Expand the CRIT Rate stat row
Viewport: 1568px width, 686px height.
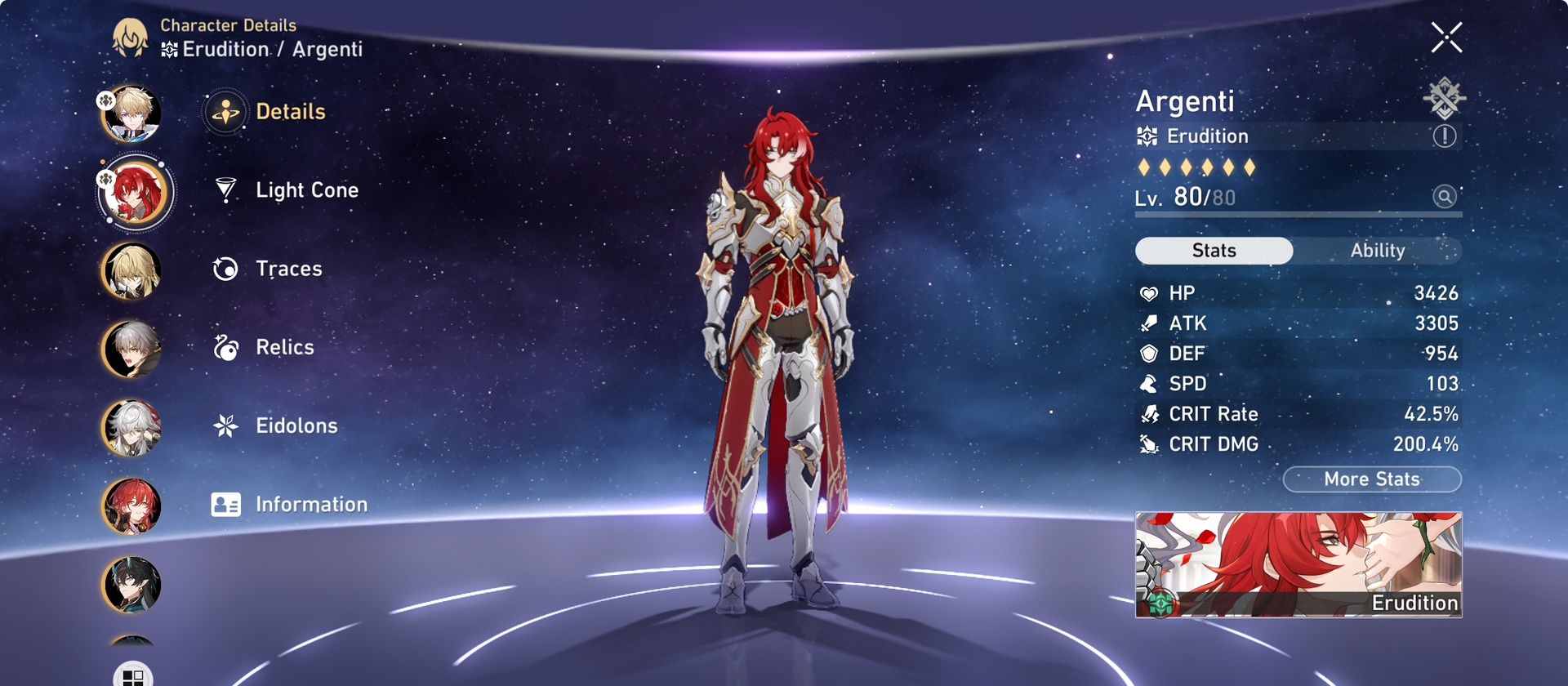coord(1298,413)
